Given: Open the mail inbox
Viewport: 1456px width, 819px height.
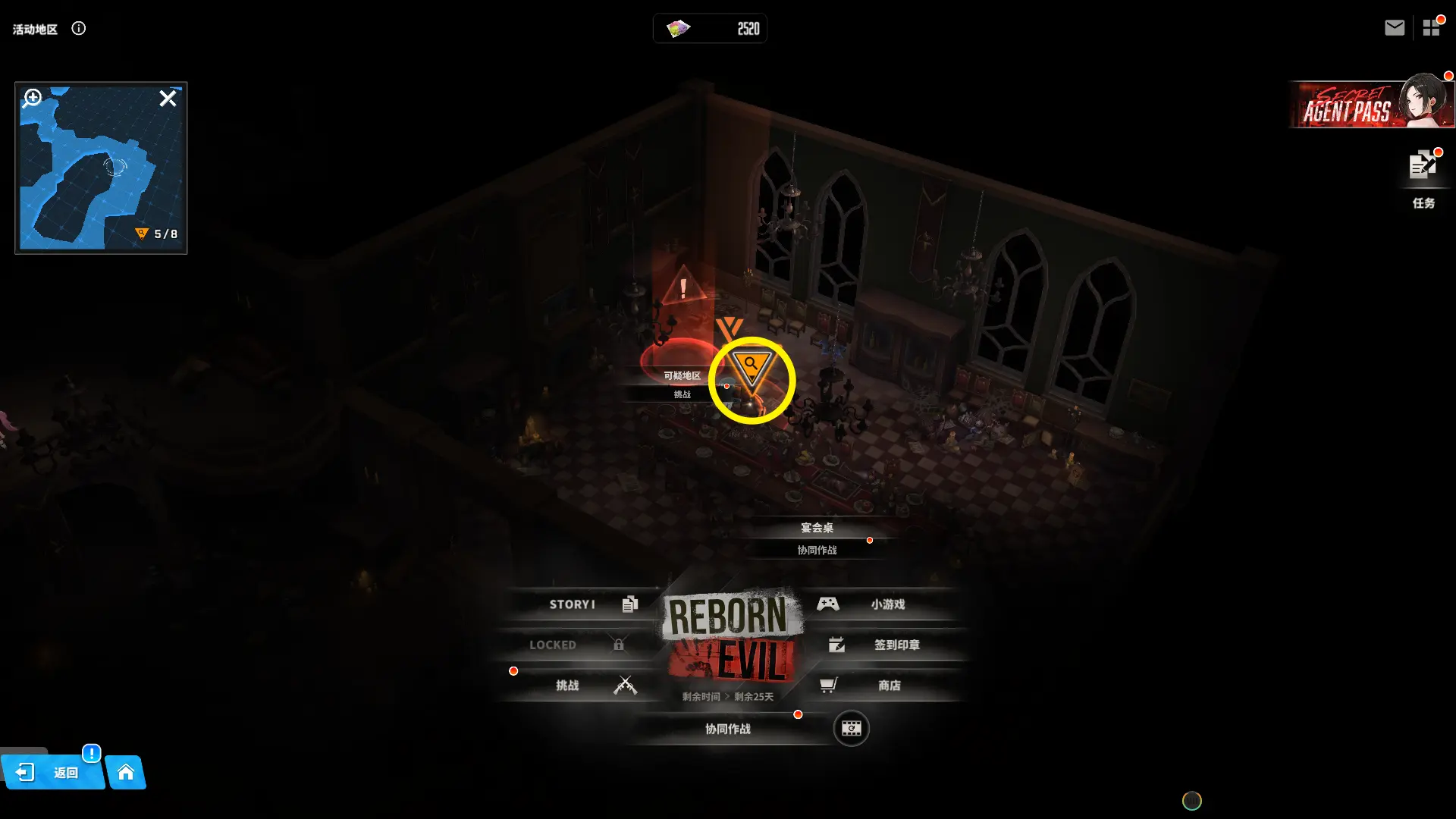Looking at the screenshot, I should 1394,28.
